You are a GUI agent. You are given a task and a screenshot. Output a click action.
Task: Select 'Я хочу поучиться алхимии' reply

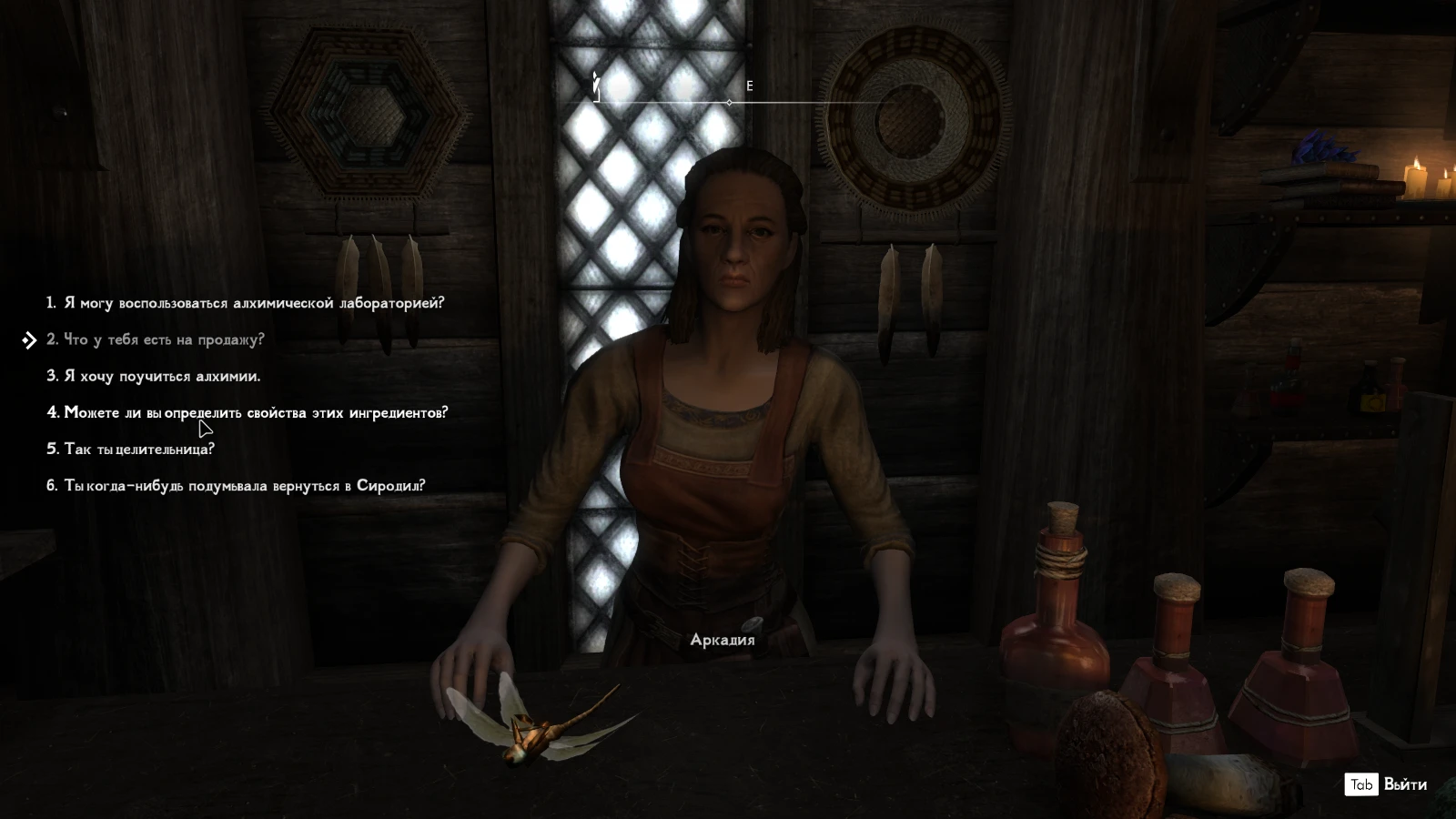click(154, 376)
